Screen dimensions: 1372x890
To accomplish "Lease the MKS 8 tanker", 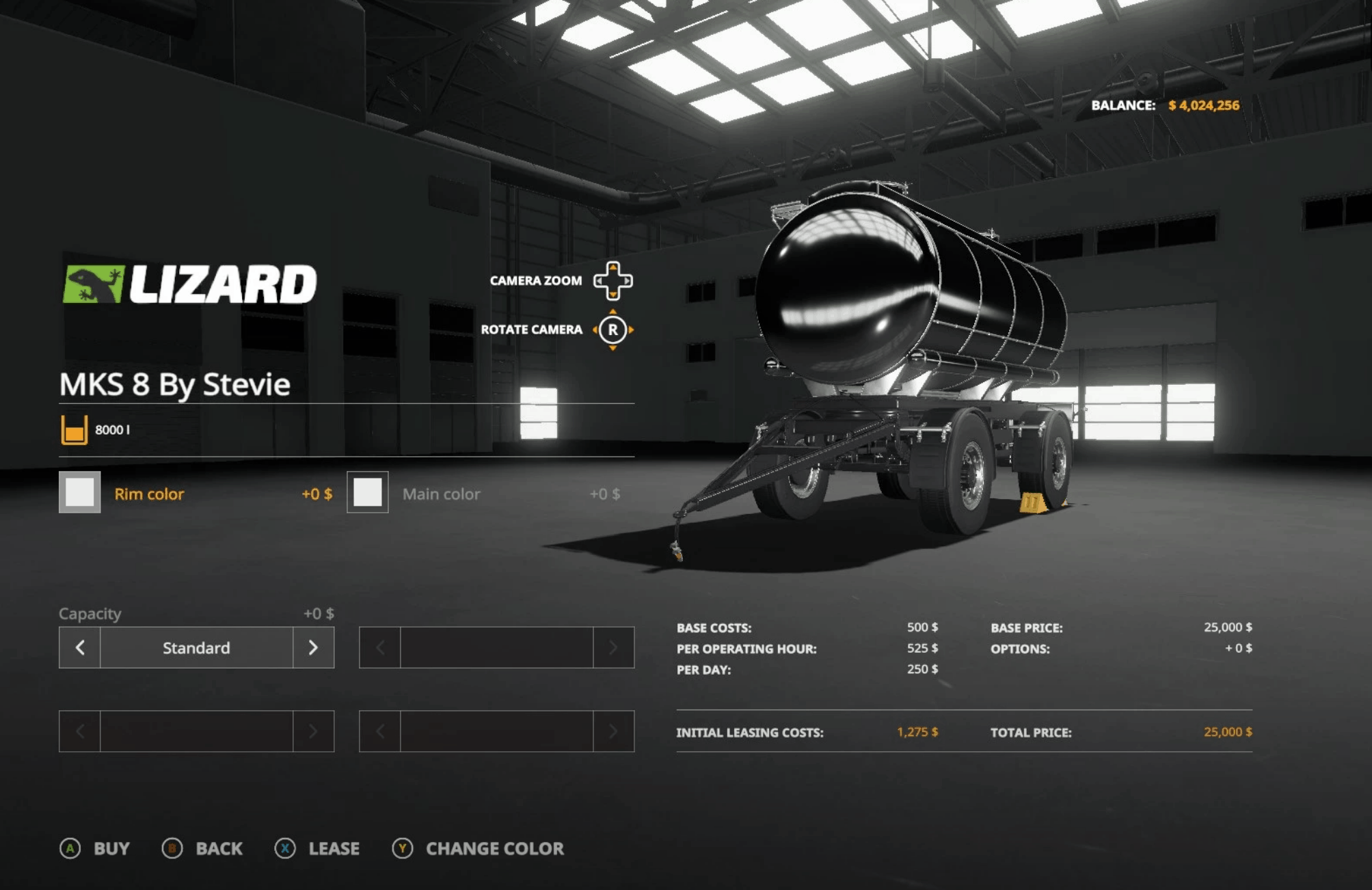I will coord(317,848).
